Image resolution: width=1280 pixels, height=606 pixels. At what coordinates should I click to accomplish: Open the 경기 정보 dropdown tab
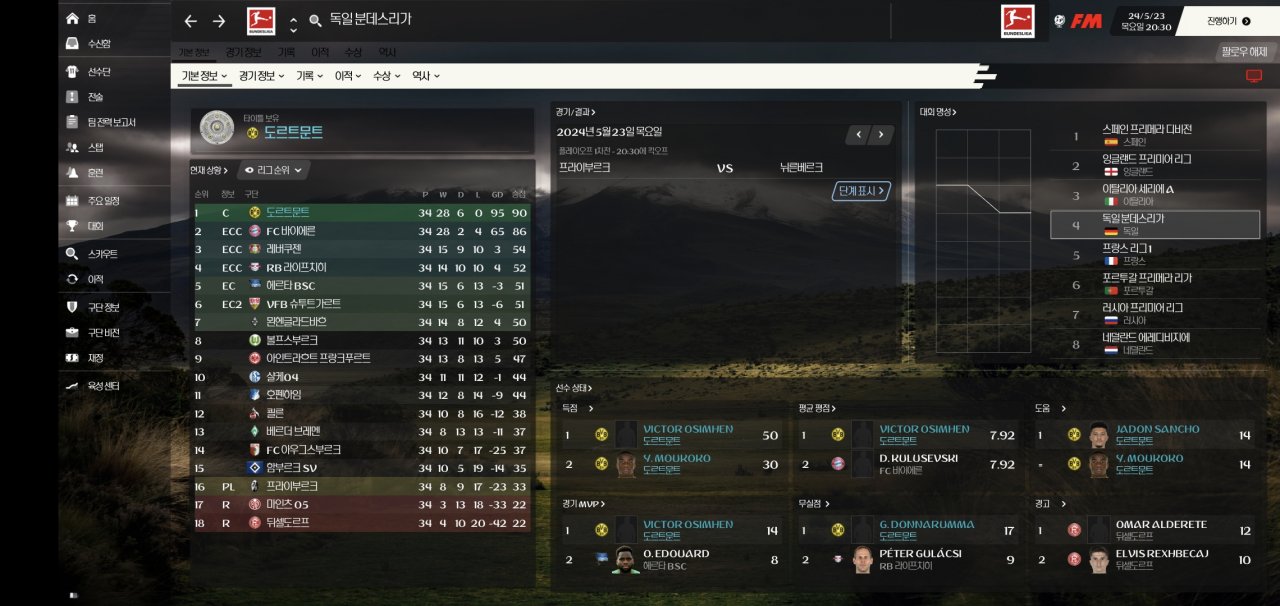pos(259,76)
